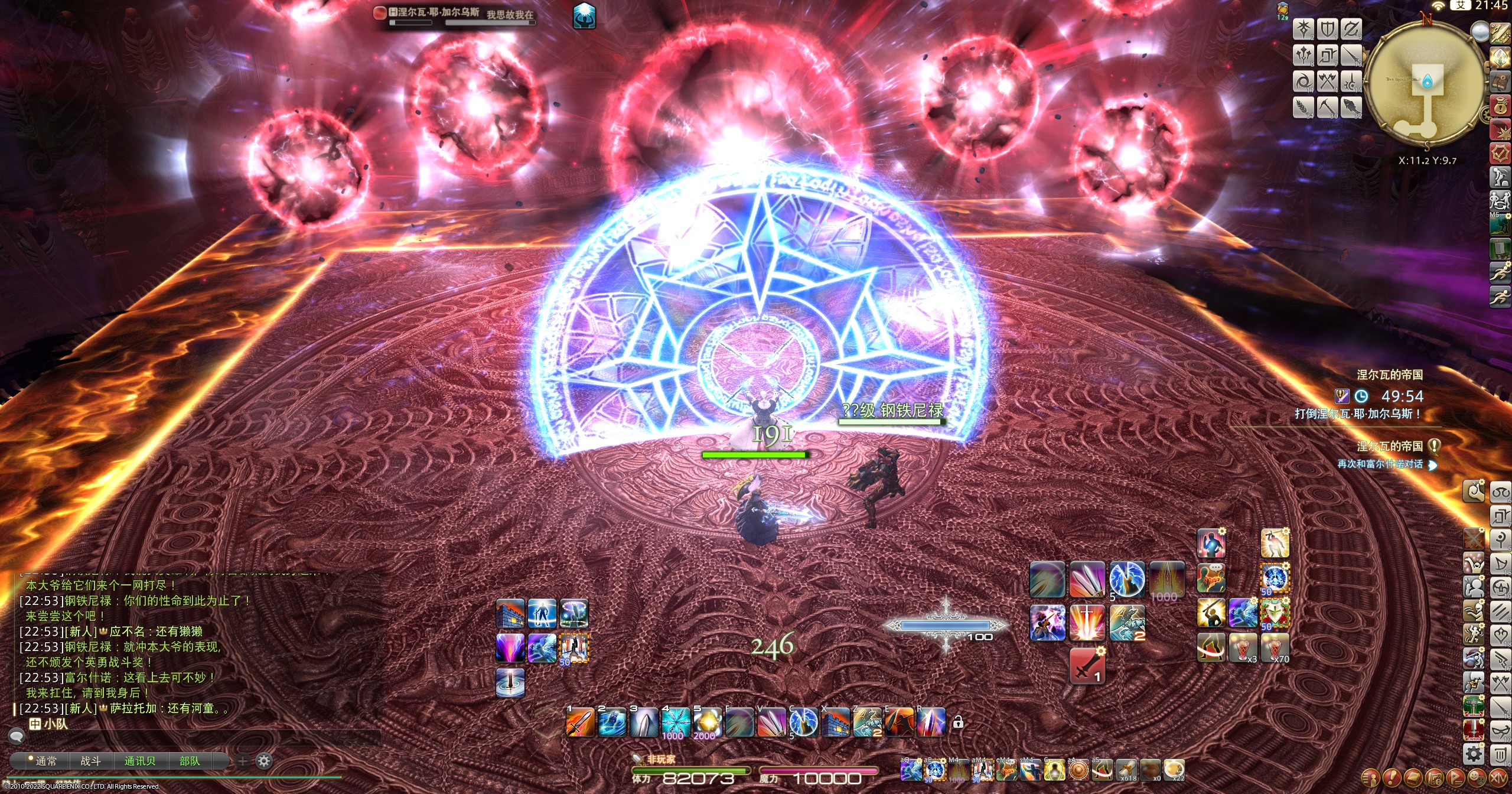1512x794 pixels.
Task: Switch to the 战斗 chat tab
Action: tap(90, 761)
